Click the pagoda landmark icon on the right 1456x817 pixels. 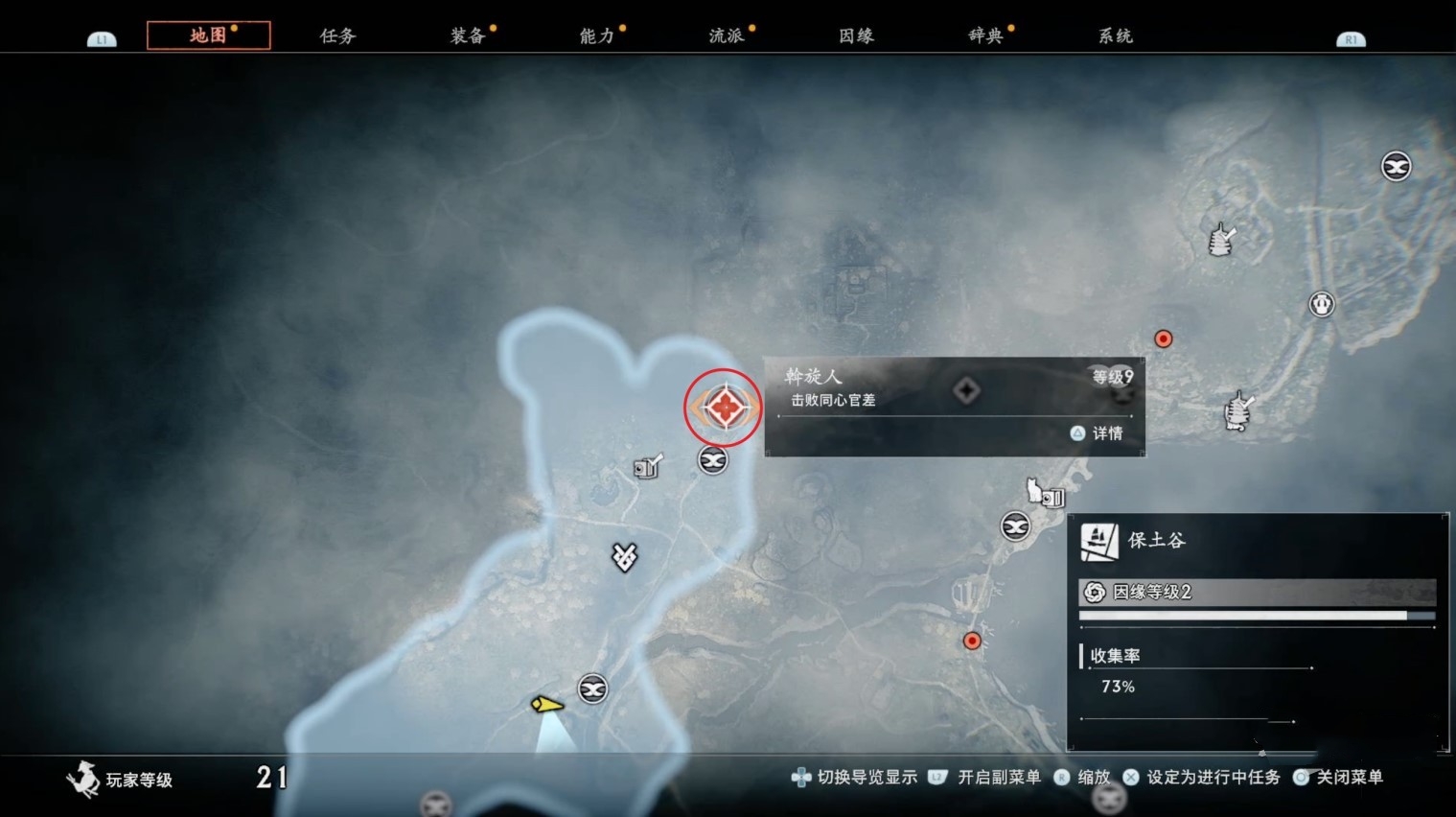point(1321,304)
